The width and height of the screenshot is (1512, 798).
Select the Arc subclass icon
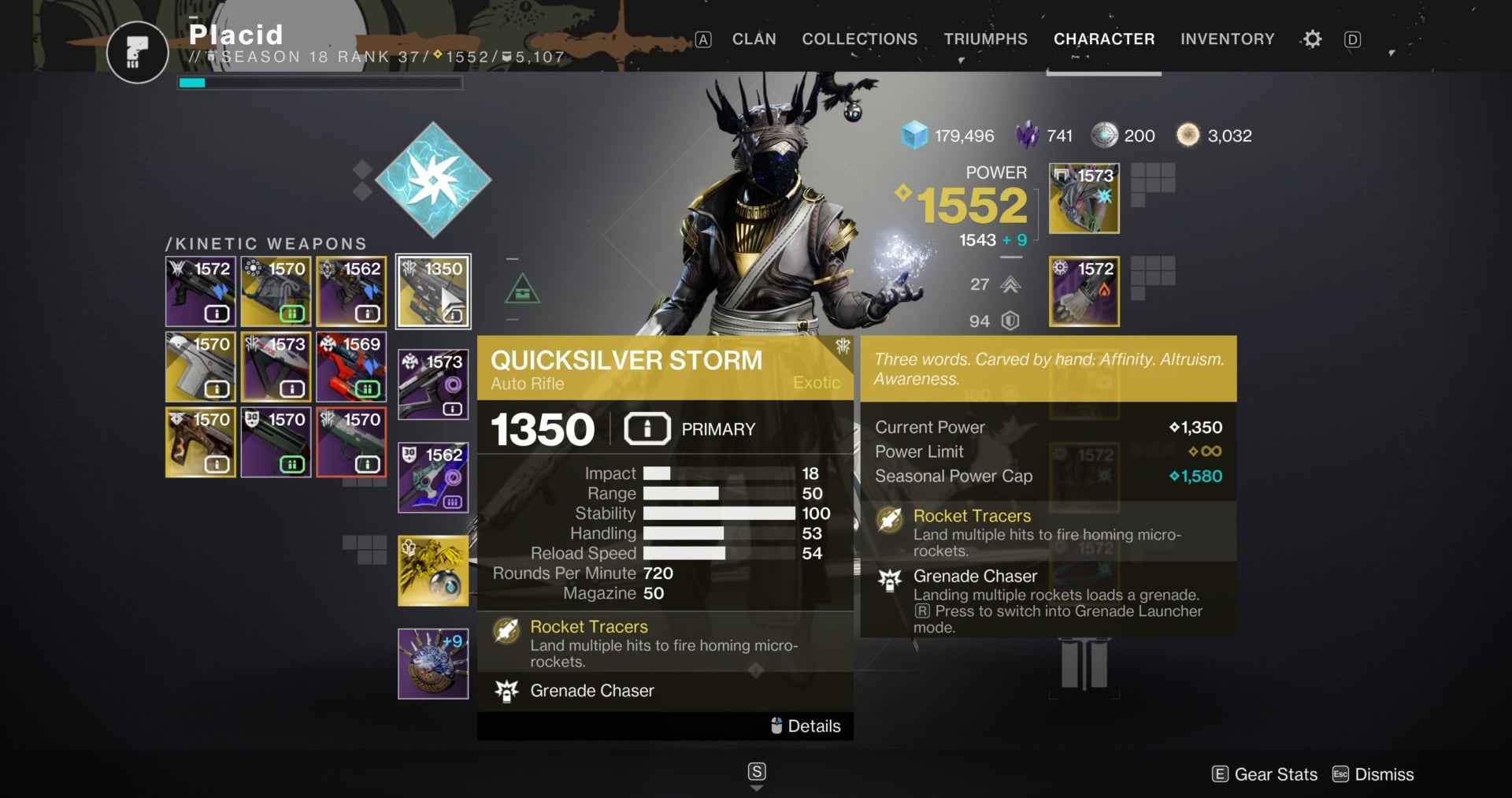pos(432,181)
